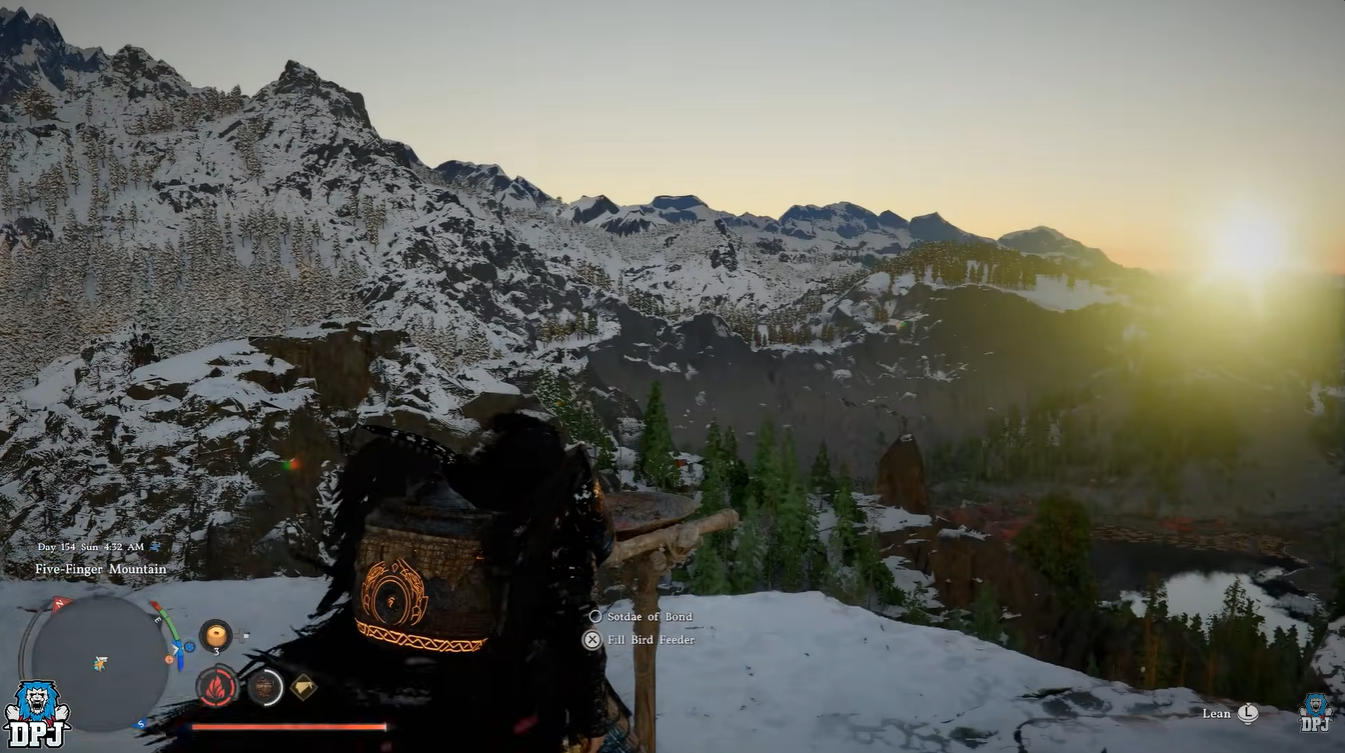
Task: Click the orange waypoint dot near the compass
Action: pos(169,659)
